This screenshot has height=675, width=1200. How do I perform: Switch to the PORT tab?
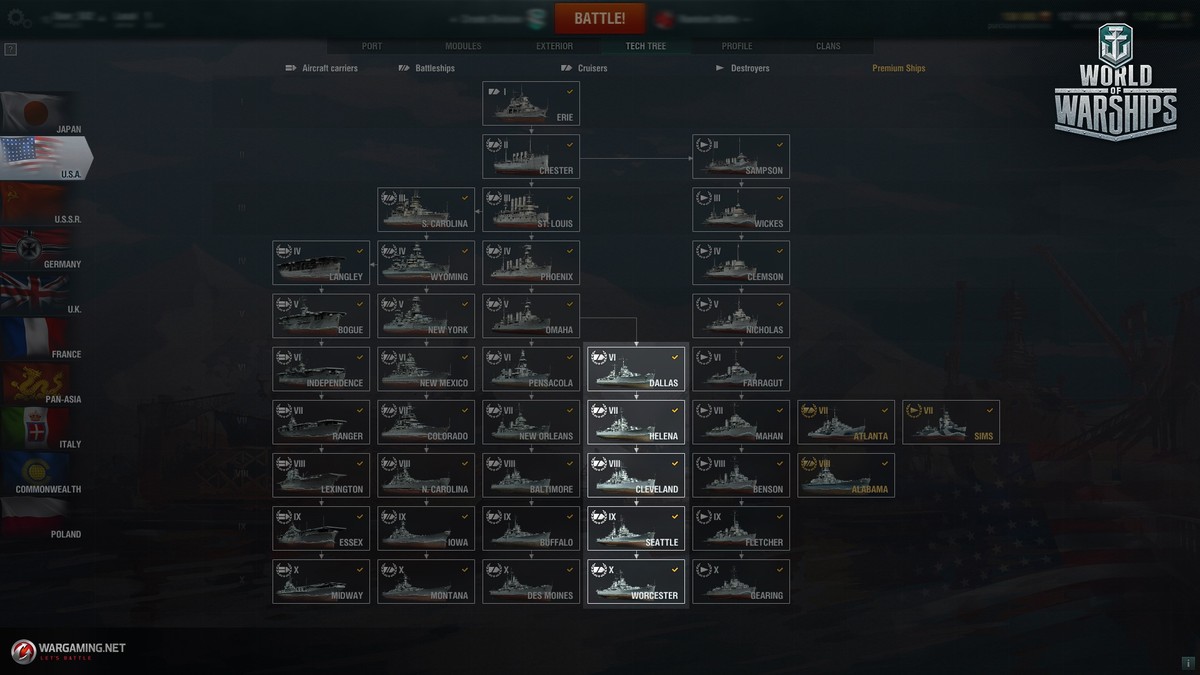tap(371, 46)
